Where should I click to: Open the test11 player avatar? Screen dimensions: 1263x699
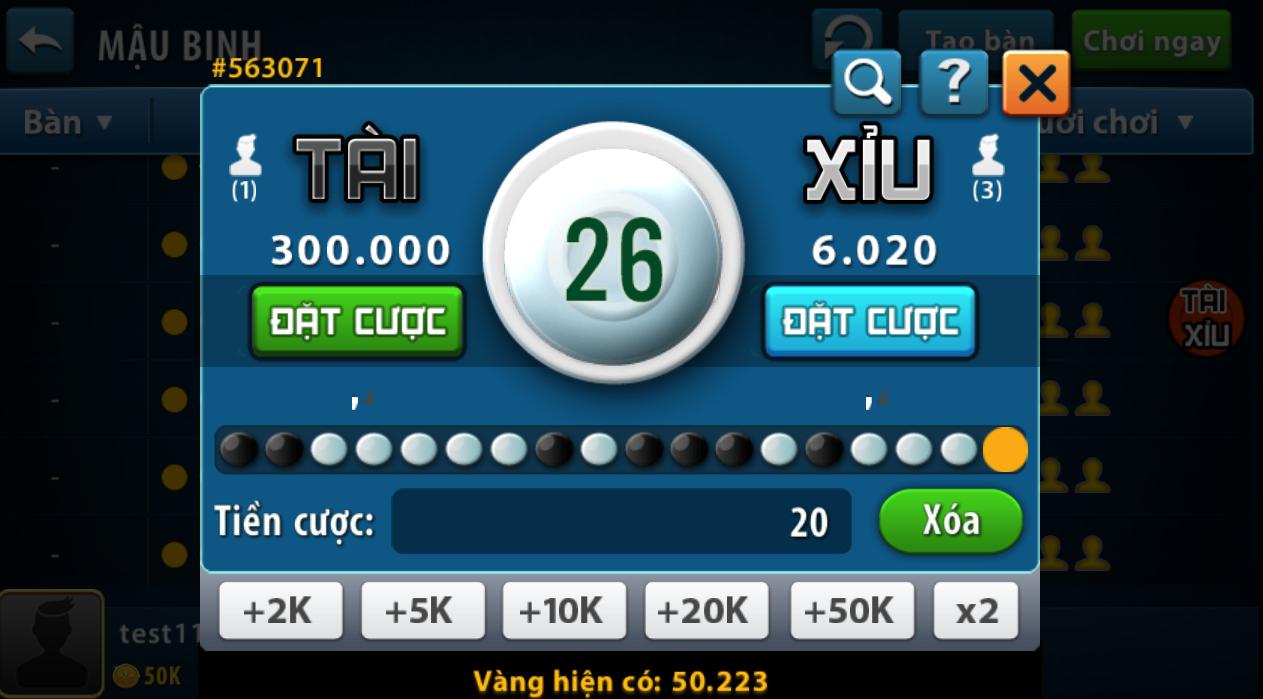tap(51, 644)
